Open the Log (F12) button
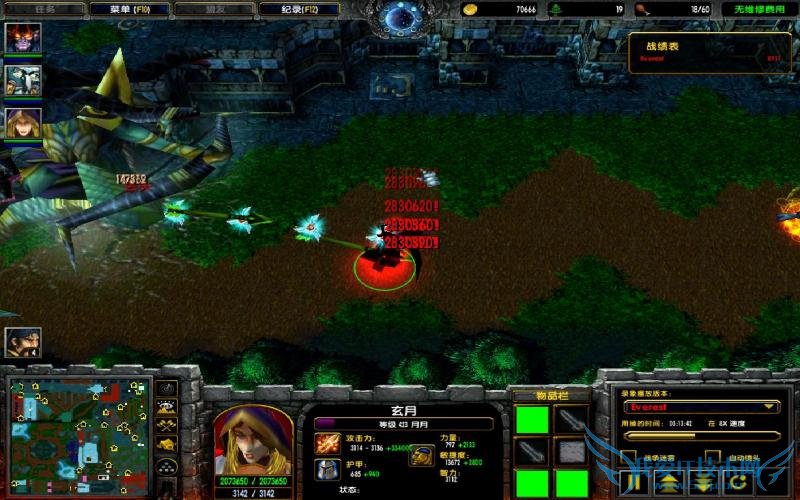Image resolution: width=800 pixels, height=500 pixels. click(297, 9)
